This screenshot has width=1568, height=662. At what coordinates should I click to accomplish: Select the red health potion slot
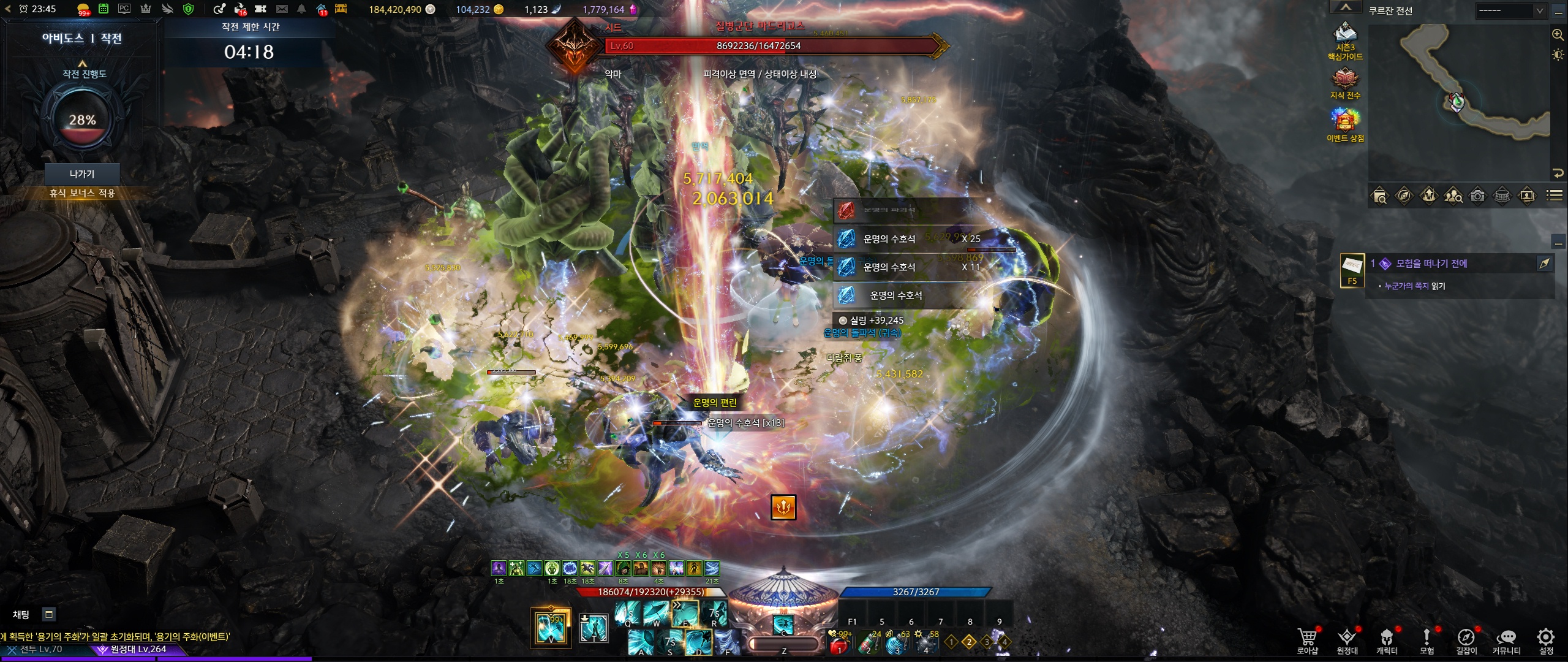tap(840, 644)
